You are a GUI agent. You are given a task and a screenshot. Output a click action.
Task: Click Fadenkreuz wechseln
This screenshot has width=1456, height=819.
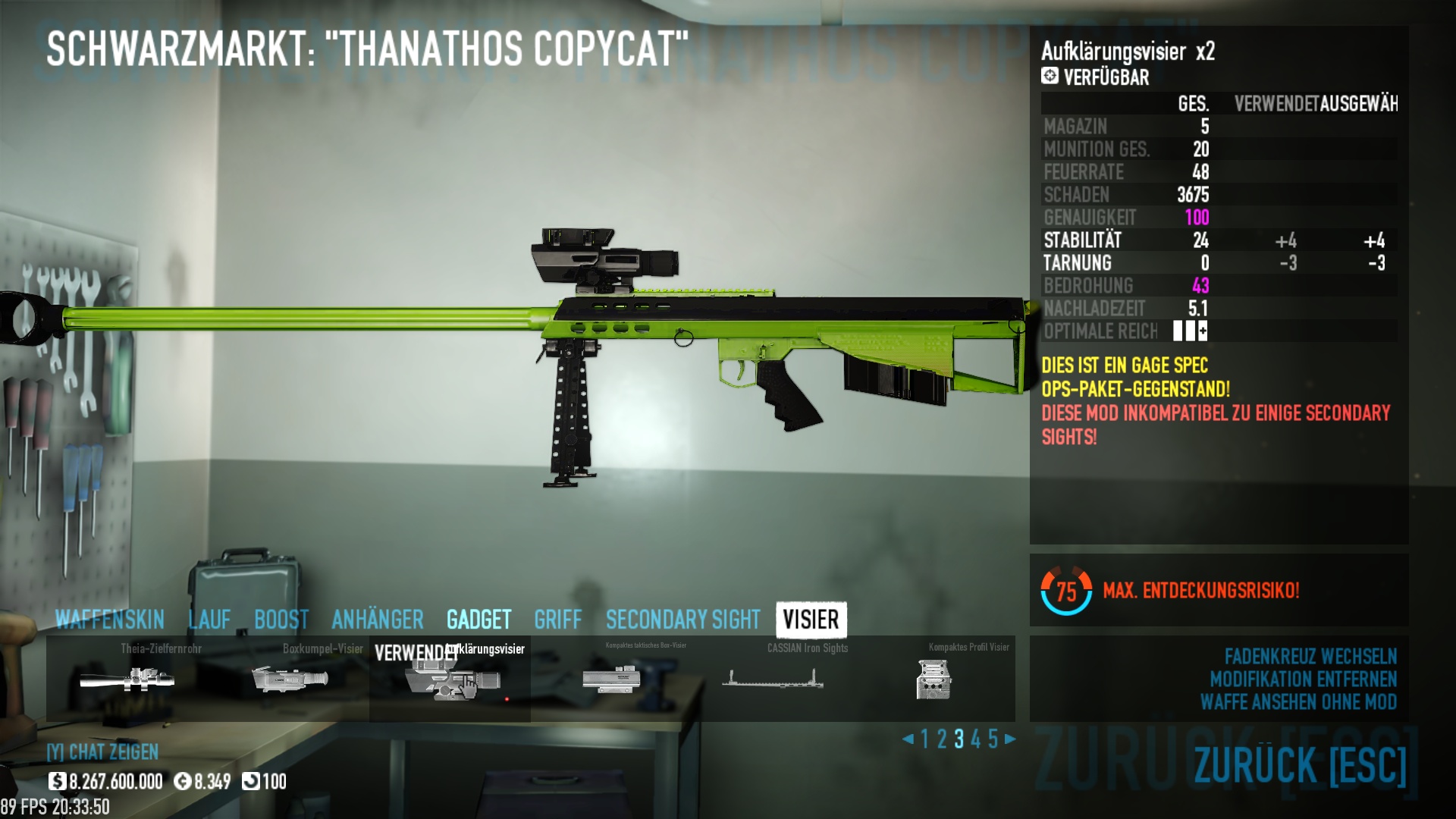pos(1310,656)
